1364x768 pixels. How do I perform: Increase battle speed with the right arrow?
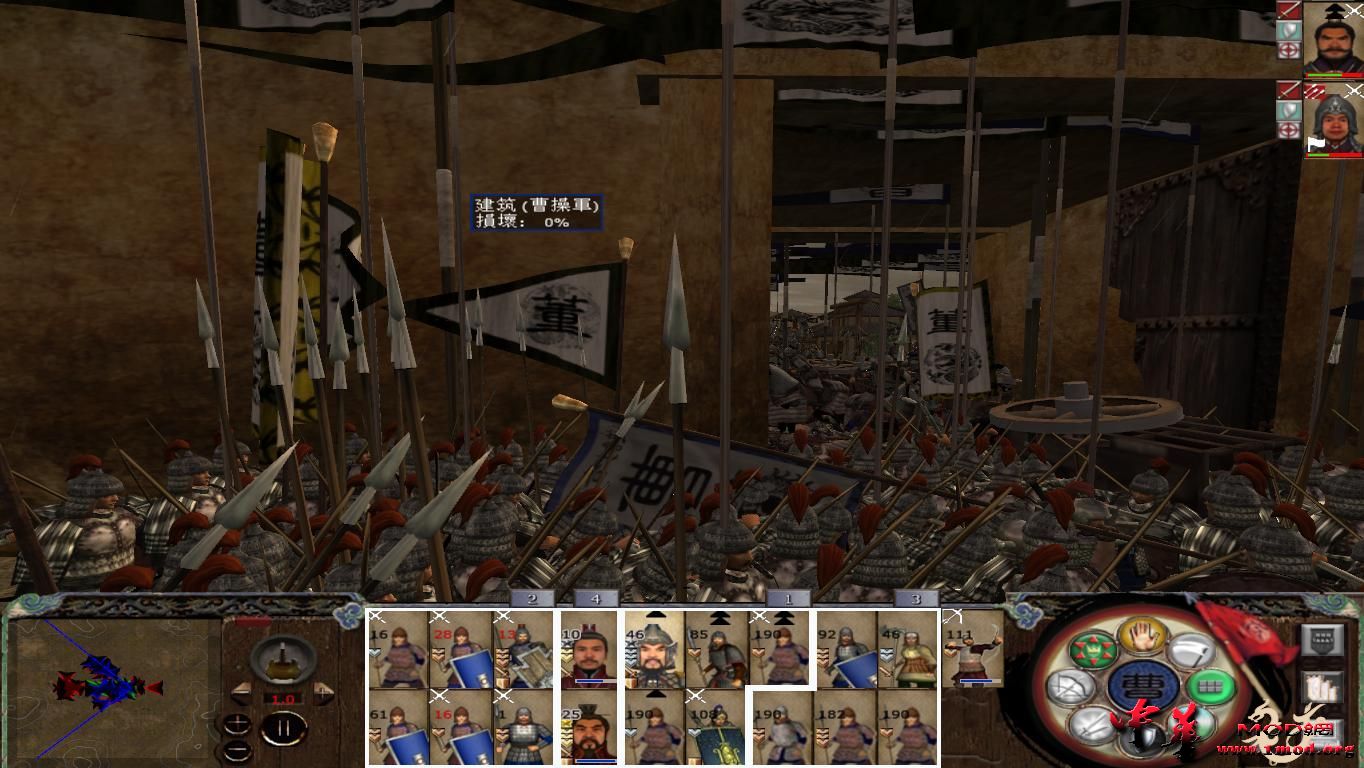(321, 694)
